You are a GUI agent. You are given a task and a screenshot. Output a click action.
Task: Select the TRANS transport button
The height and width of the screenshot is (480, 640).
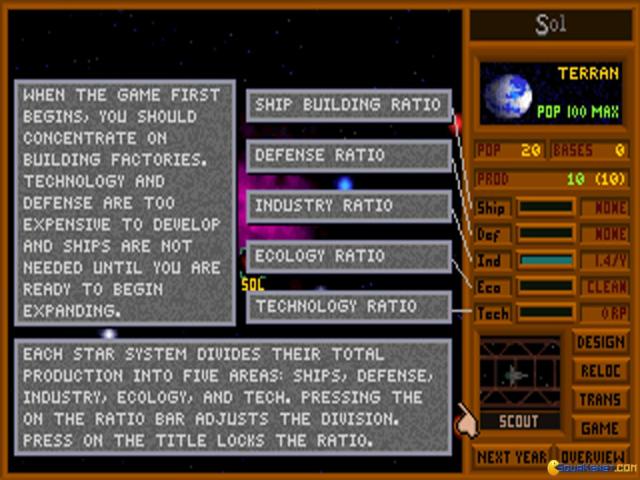(x=601, y=399)
